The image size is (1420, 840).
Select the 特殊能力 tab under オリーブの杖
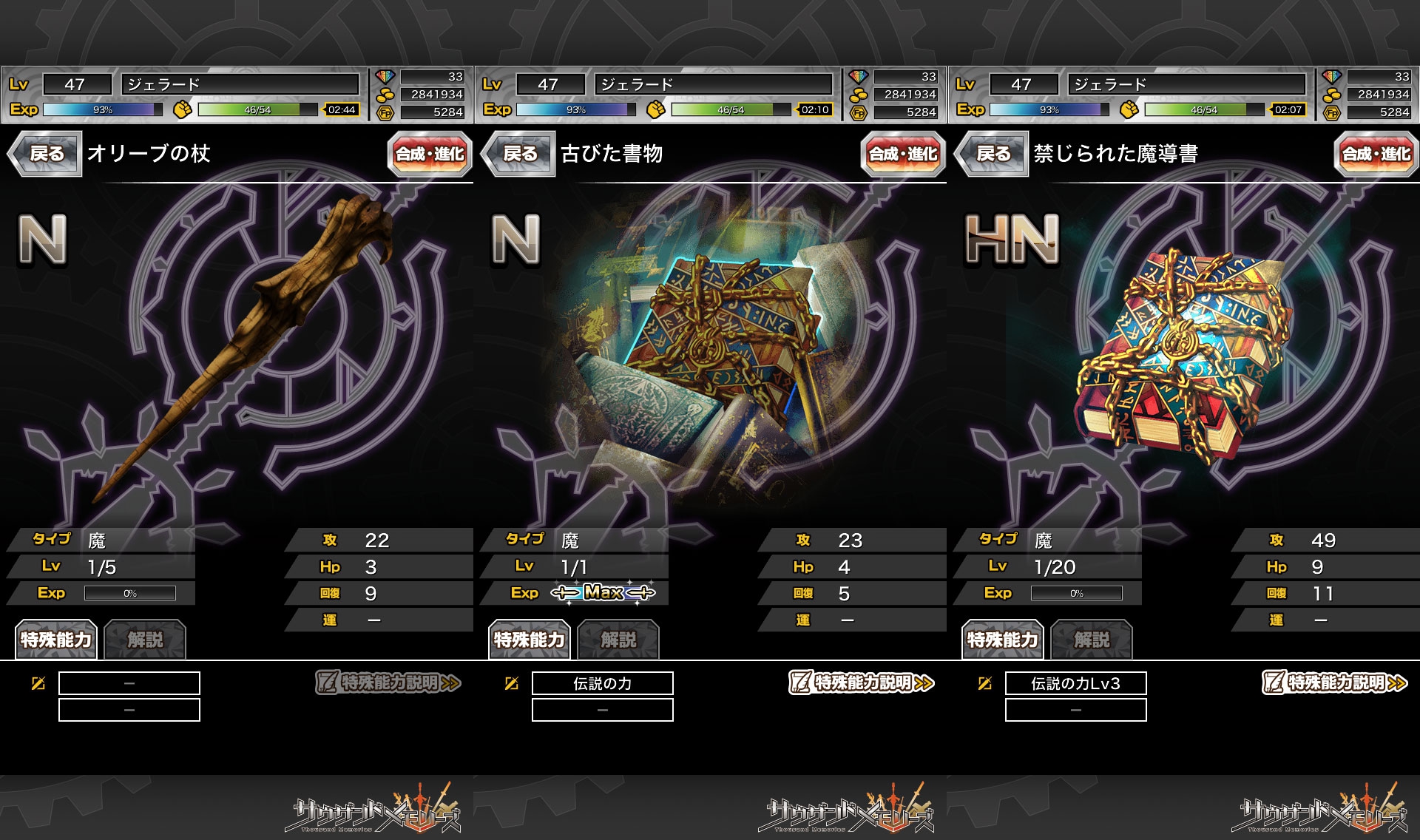coord(56,640)
